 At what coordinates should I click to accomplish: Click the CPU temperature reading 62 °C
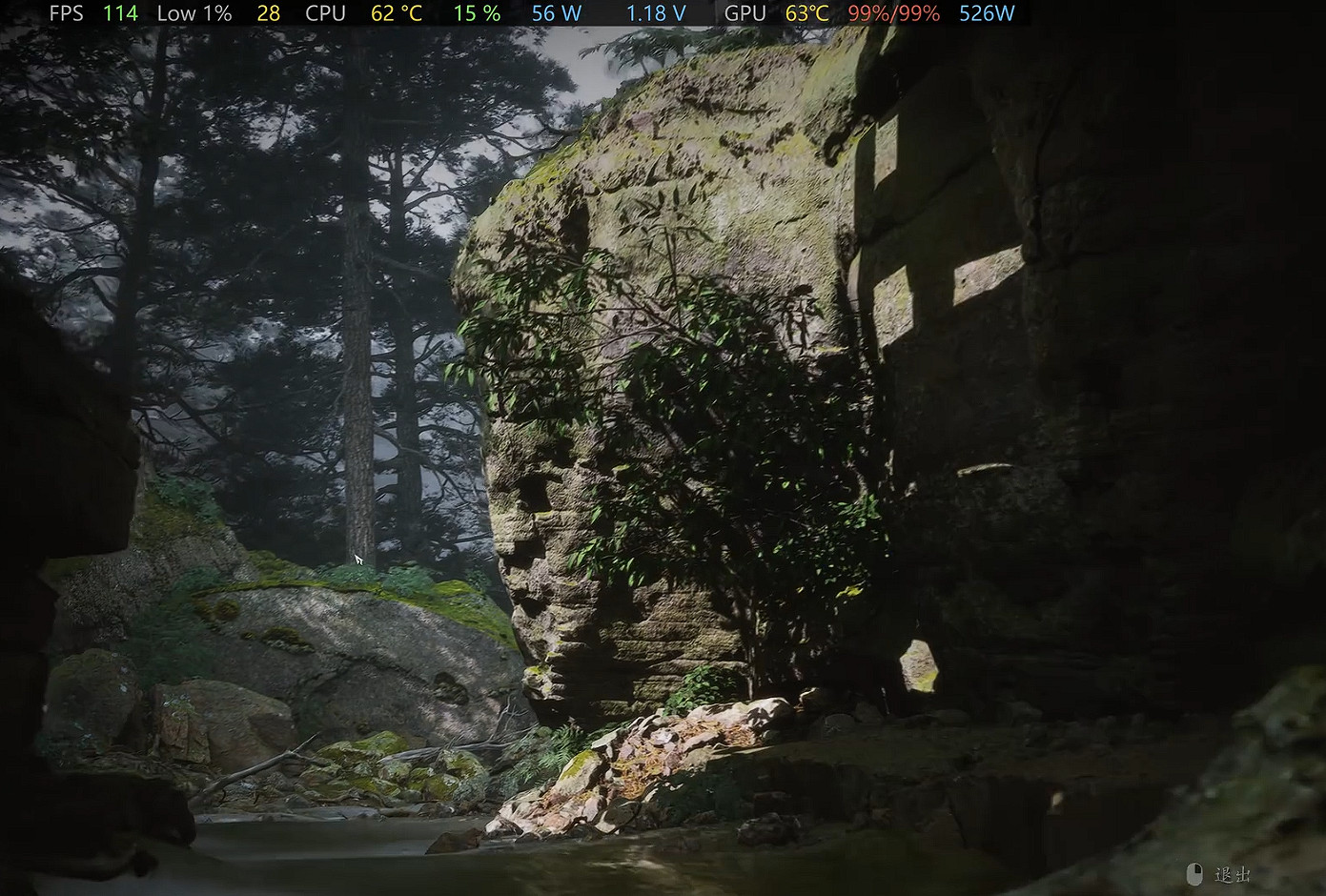(396, 13)
